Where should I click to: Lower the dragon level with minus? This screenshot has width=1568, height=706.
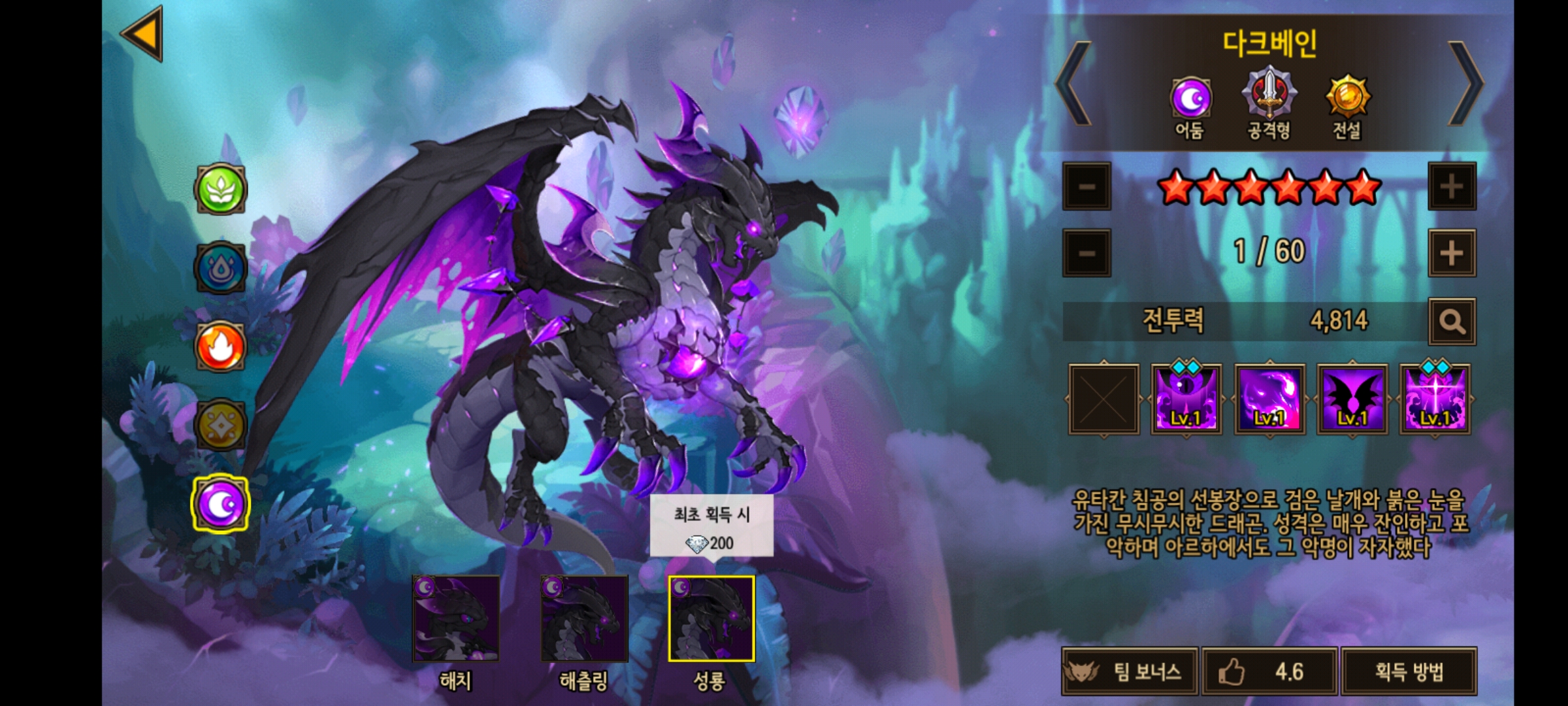(1086, 253)
